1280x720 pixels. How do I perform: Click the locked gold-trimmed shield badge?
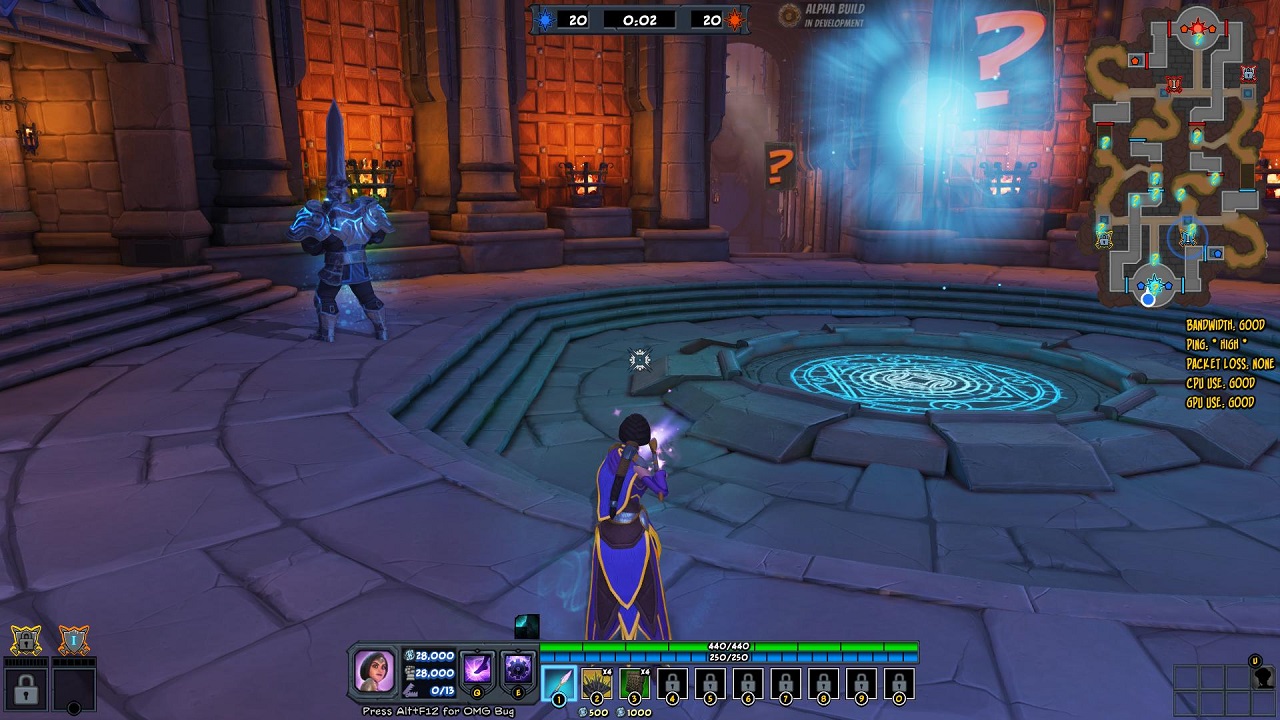point(26,639)
